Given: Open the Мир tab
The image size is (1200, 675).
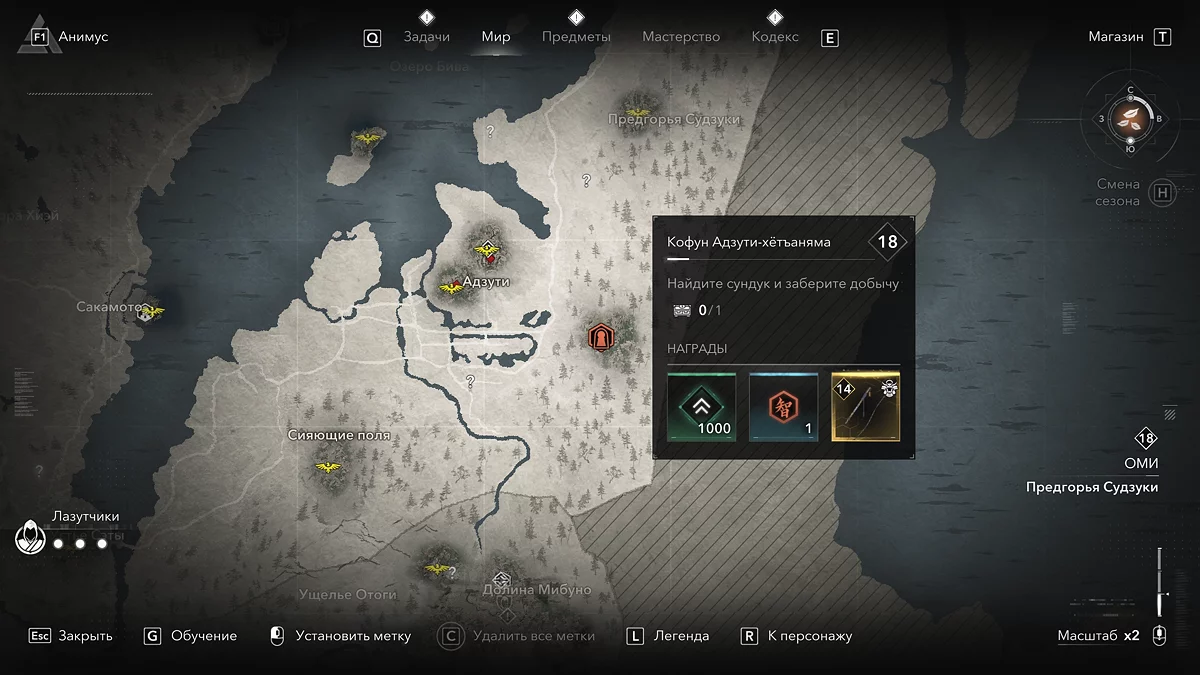Looking at the screenshot, I should [x=496, y=37].
